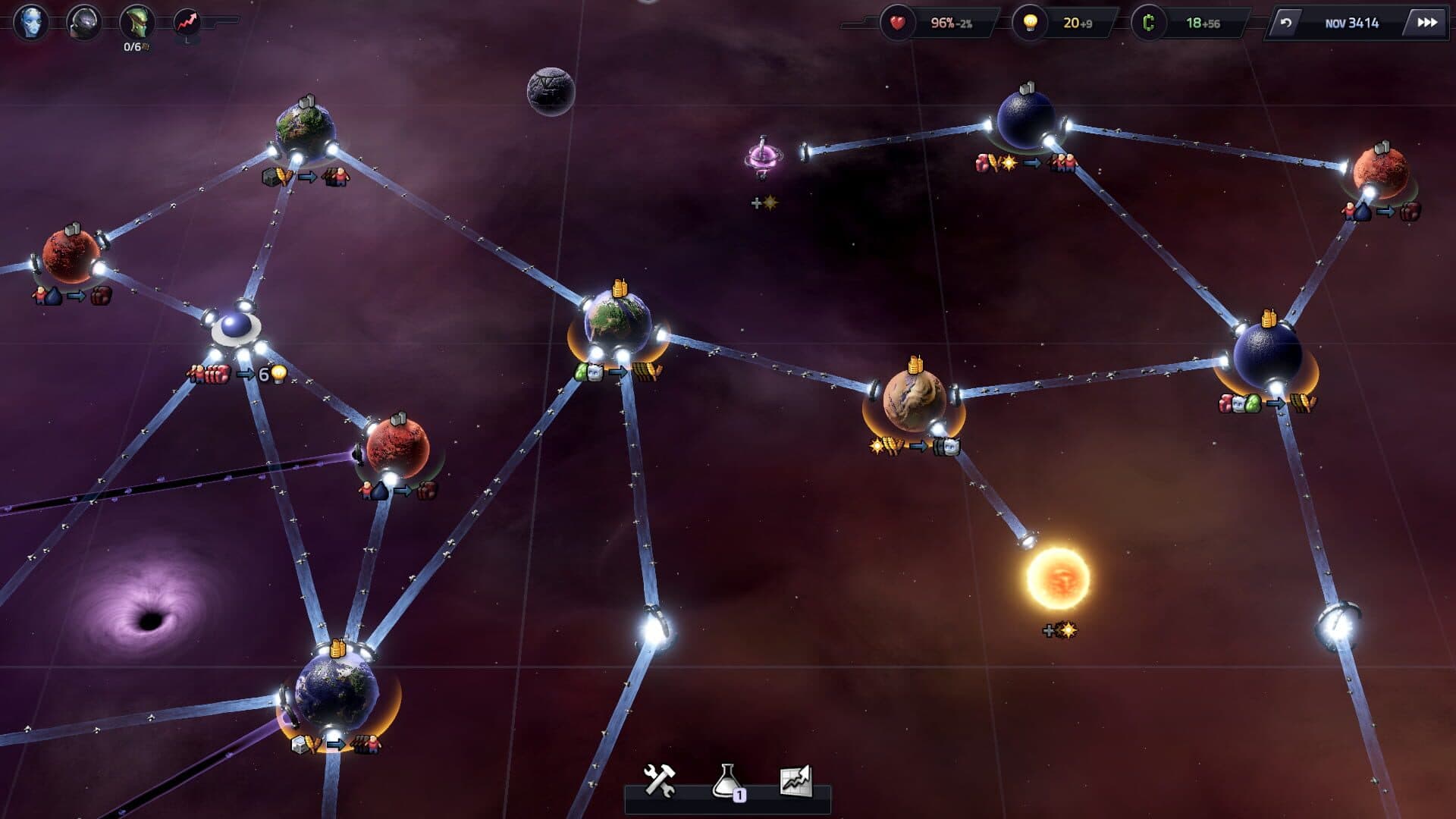The image size is (1456, 819).
Task: Click the lightbulb science icon
Action: click(x=1030, y=23)
